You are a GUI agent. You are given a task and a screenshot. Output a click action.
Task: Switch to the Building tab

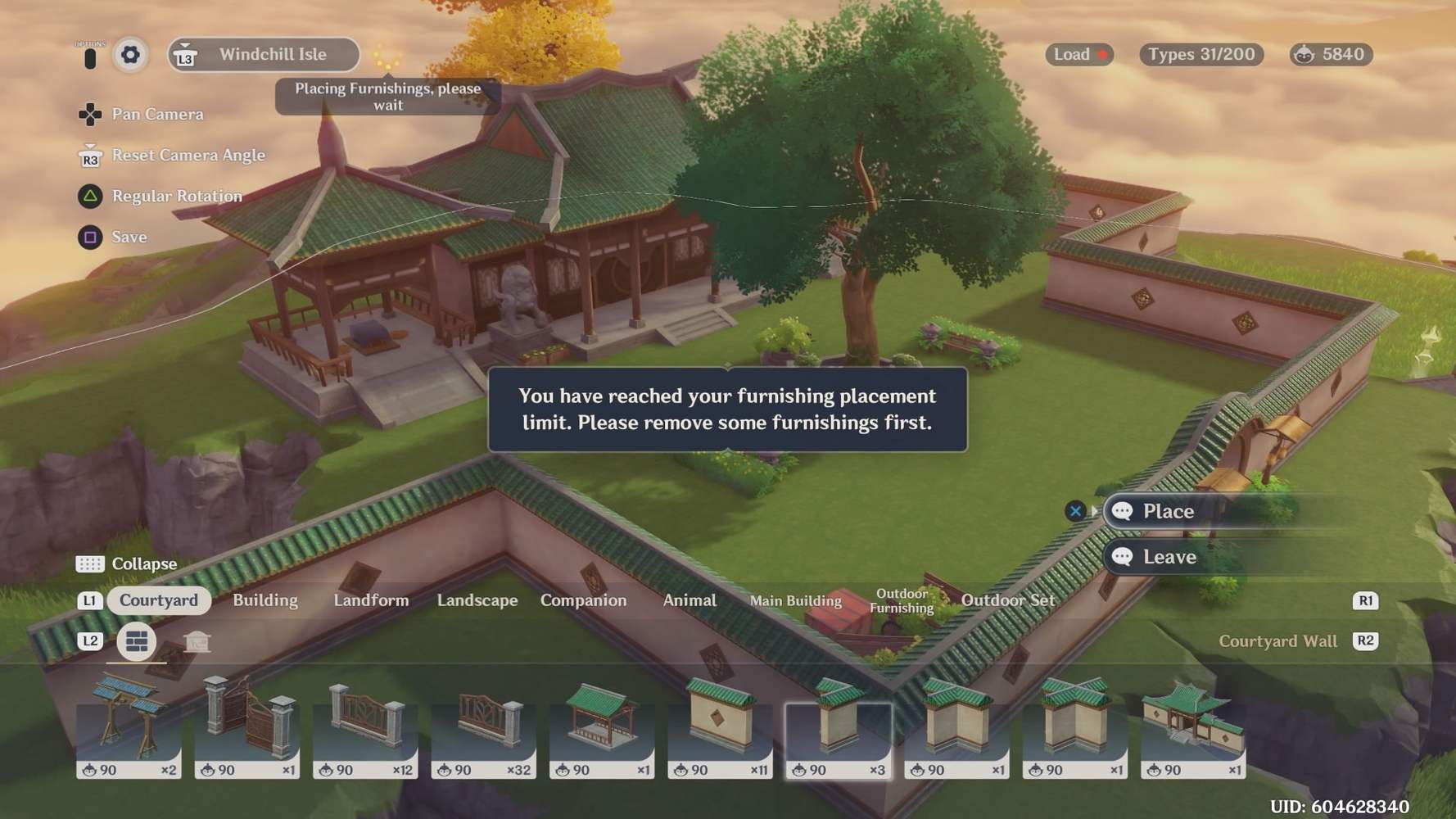coord(265,600)
